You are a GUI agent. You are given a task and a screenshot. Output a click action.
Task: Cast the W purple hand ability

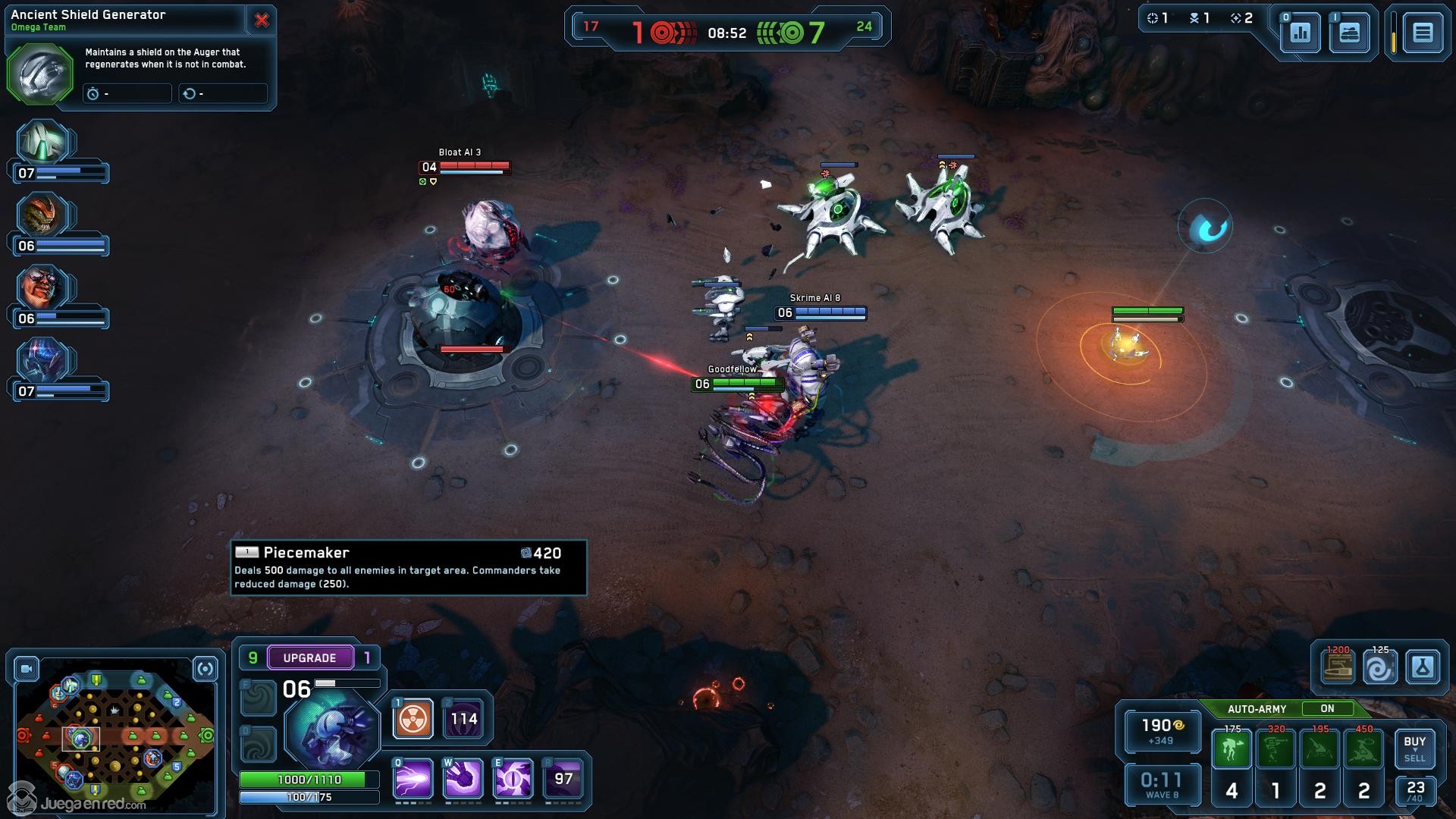pyautogui.click(x=463, y=779)
